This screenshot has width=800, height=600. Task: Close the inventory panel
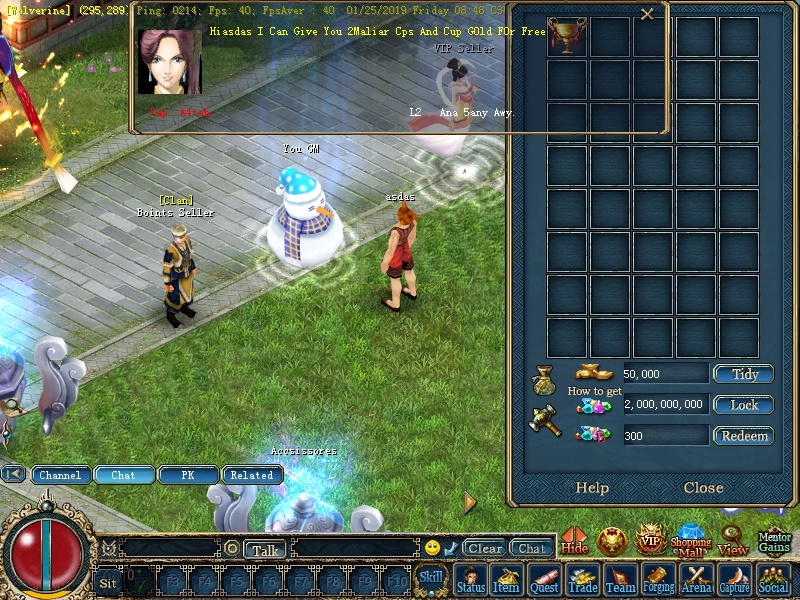(703, 488)
